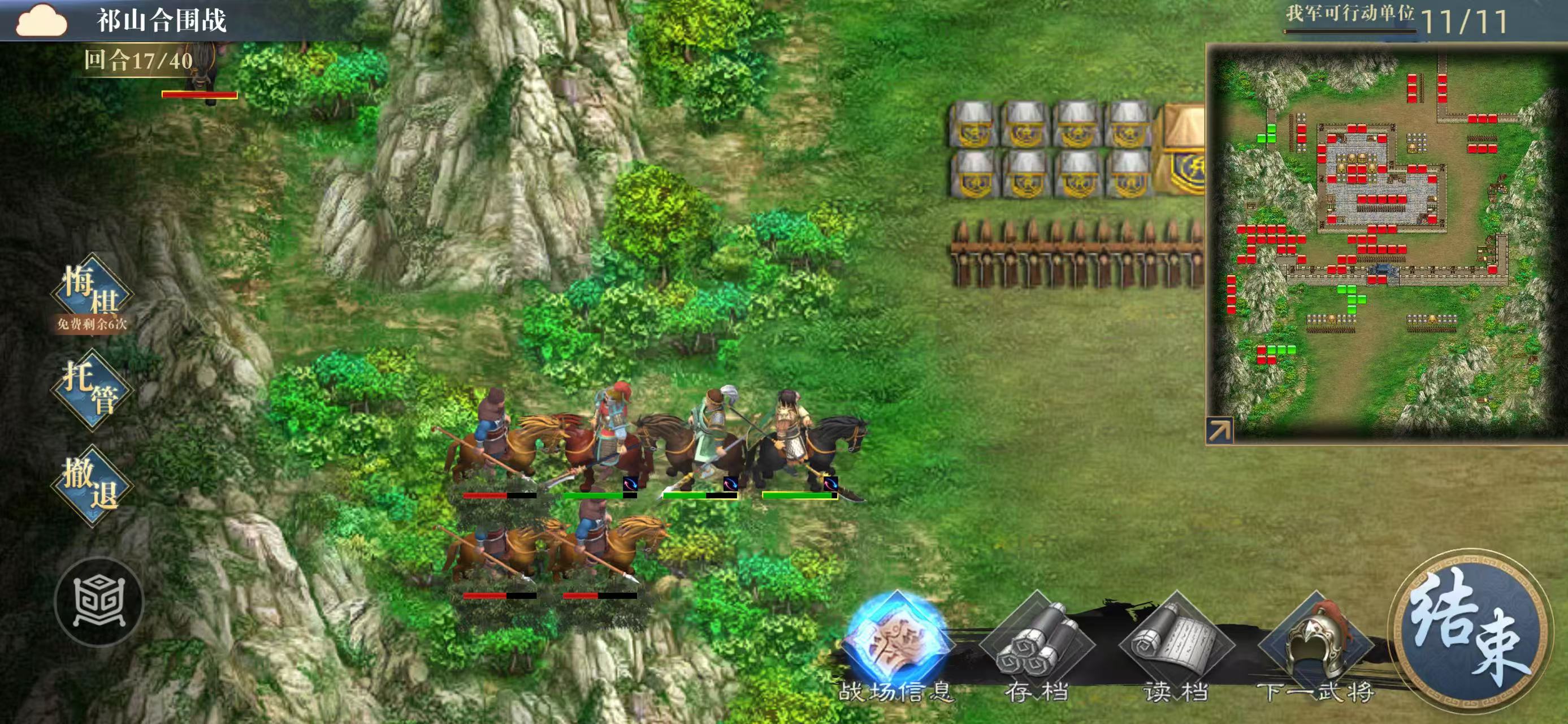Expand minimap using the arrow icon
The height and width of the screenshot is (724, 1568).
1219,431
